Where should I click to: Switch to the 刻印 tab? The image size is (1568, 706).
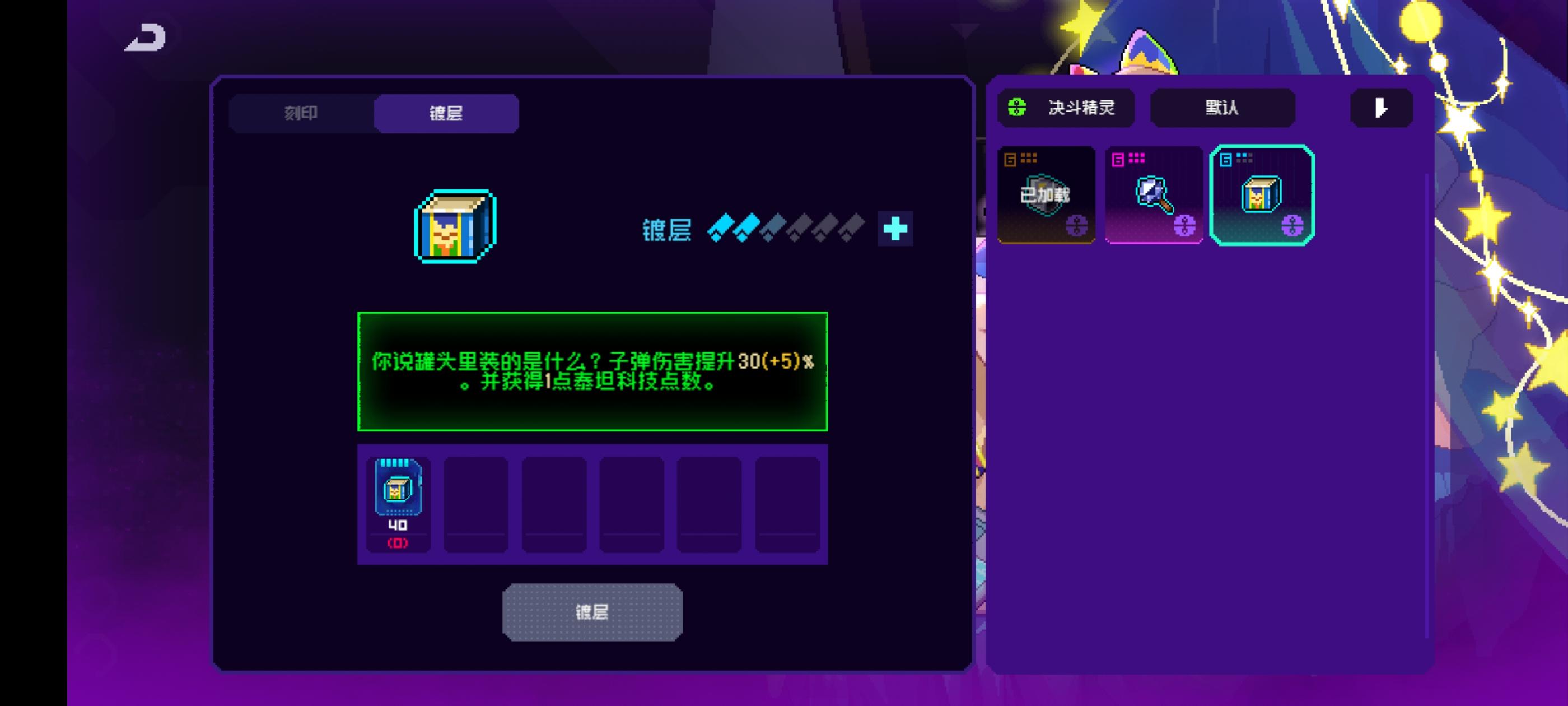pos(301,113)
